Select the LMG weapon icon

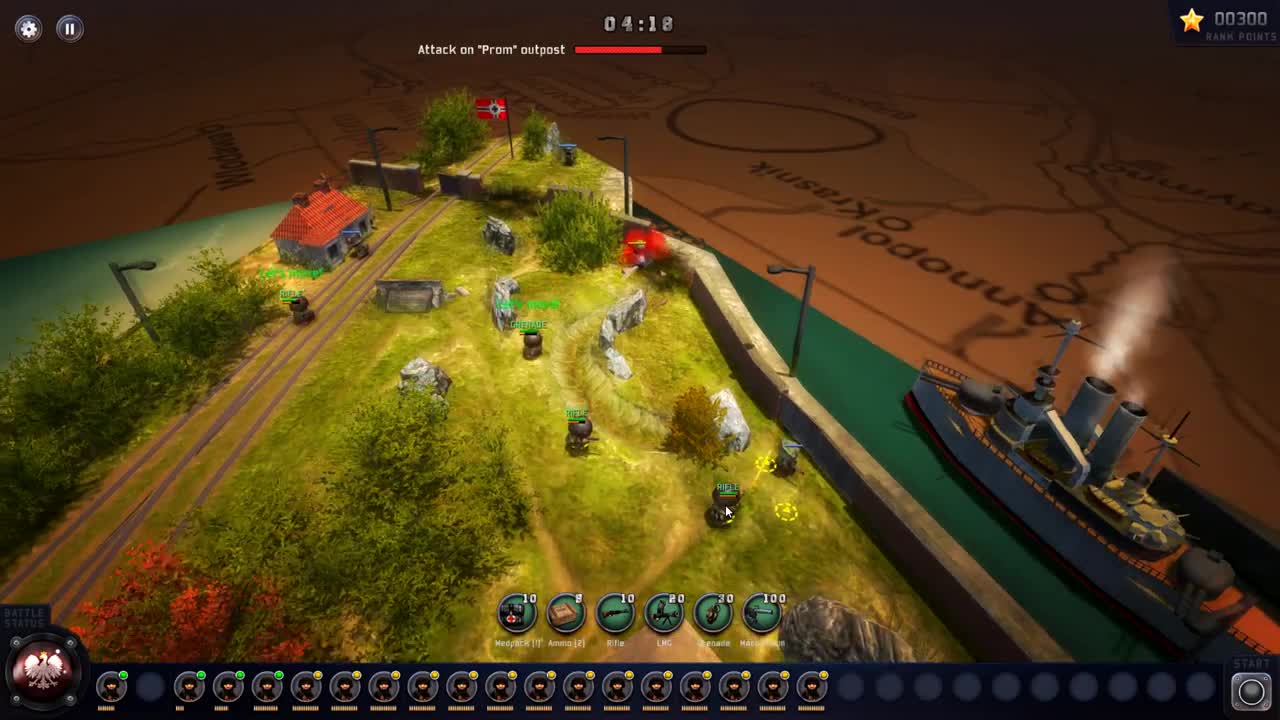click(x=662, y=614)
